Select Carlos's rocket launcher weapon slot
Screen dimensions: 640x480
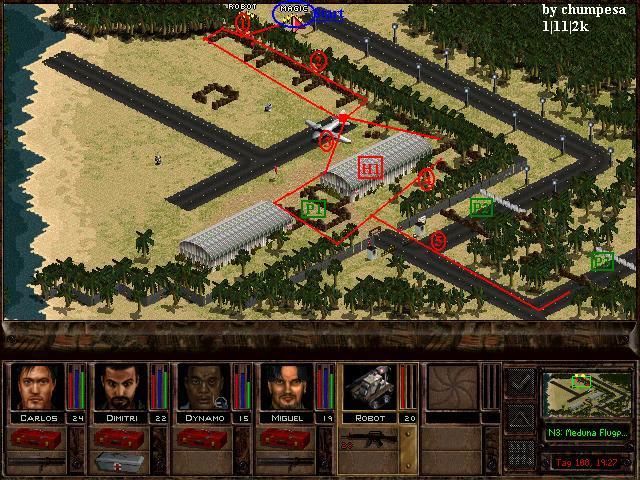pos(35,462)
